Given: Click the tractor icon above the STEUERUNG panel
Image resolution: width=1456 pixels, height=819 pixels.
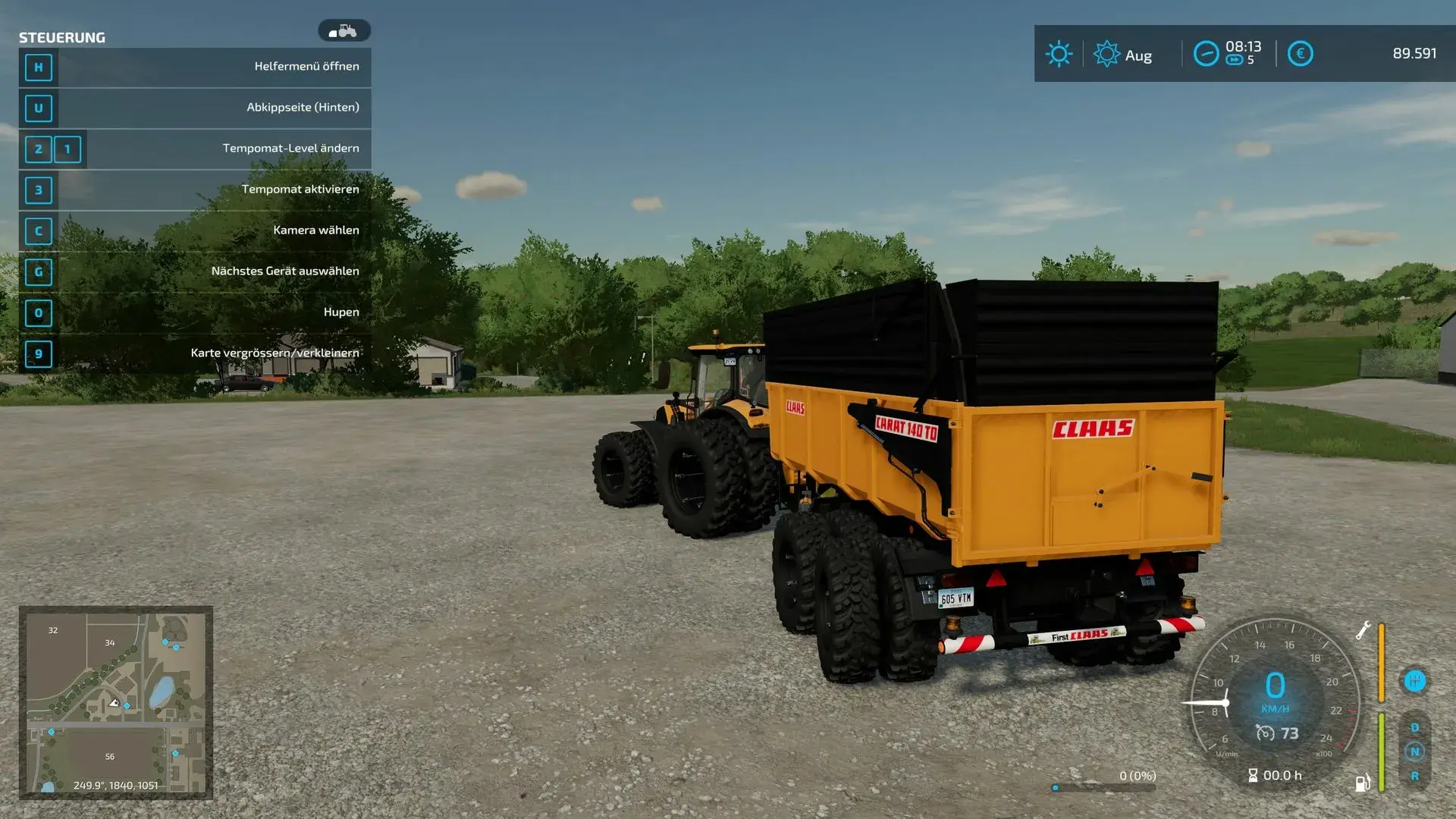Looking at the screenshot, I should (346, 30).
